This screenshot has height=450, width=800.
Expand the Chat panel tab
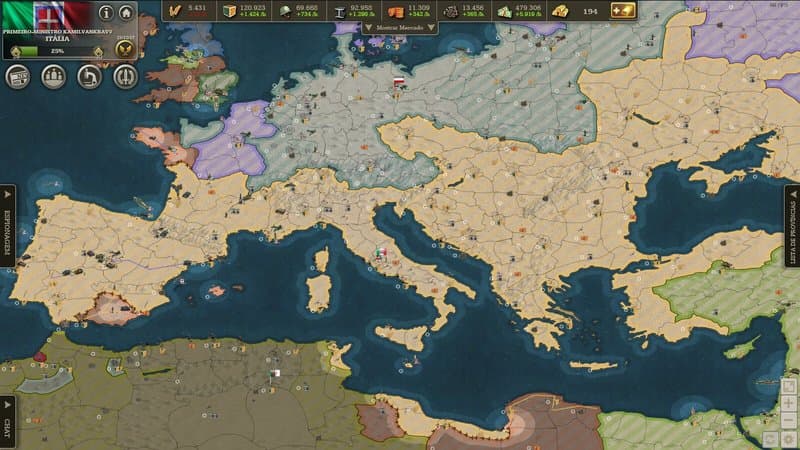pyautogui.click(x=7, y=421)
